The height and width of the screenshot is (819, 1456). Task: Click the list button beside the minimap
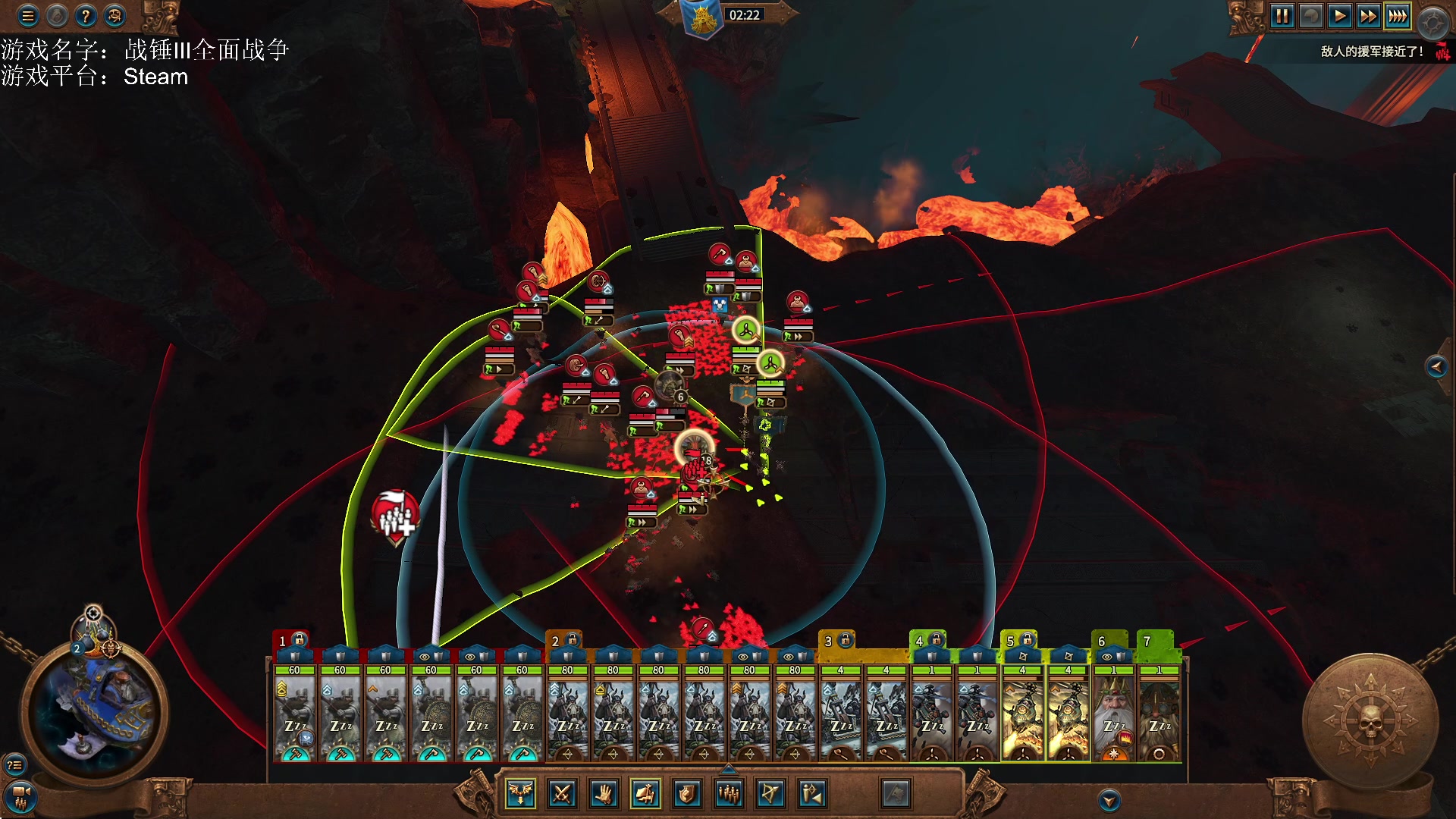point(14,764)
